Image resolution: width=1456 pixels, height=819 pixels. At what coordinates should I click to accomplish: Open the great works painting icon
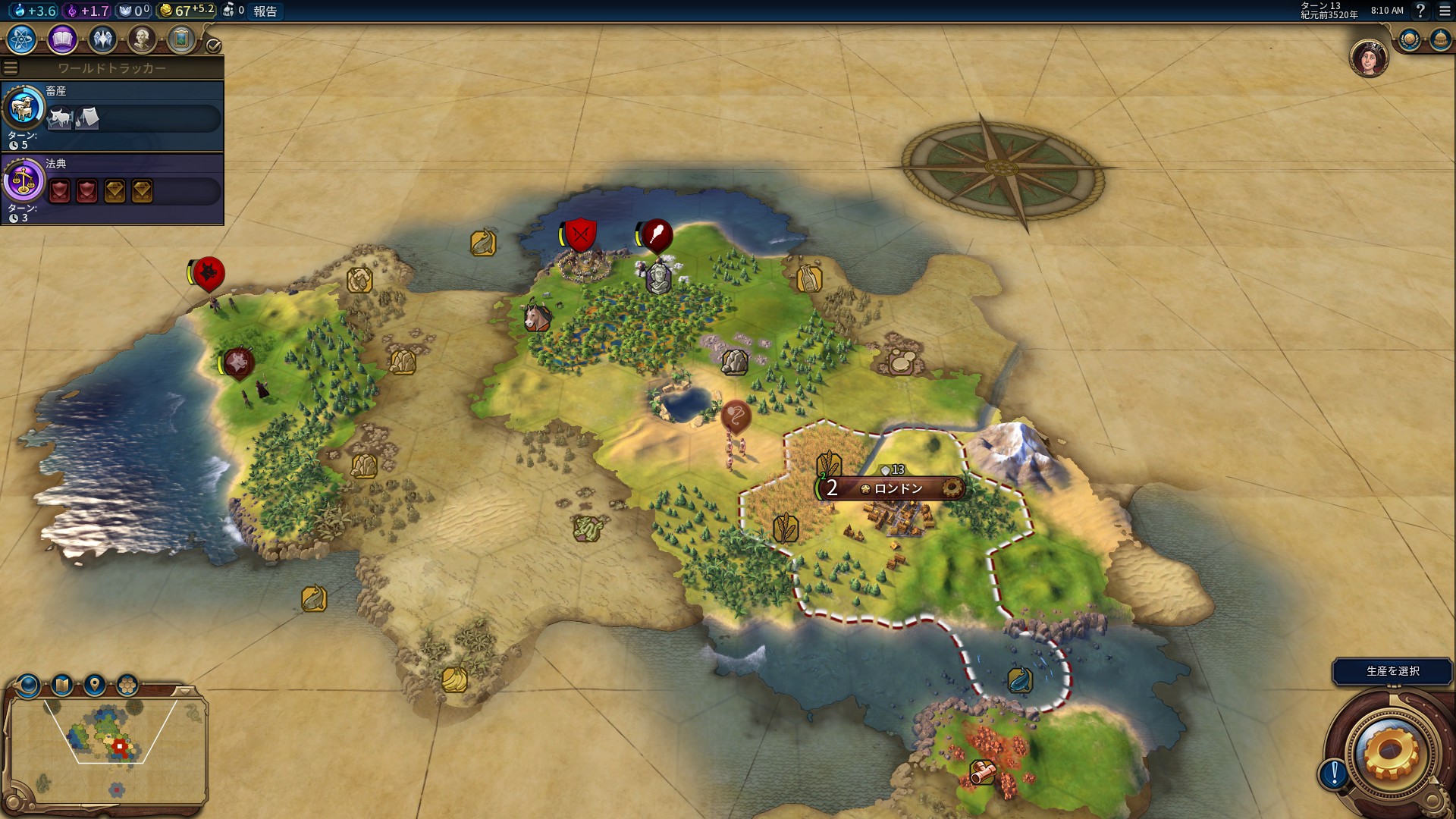click(x=181, y=39)
